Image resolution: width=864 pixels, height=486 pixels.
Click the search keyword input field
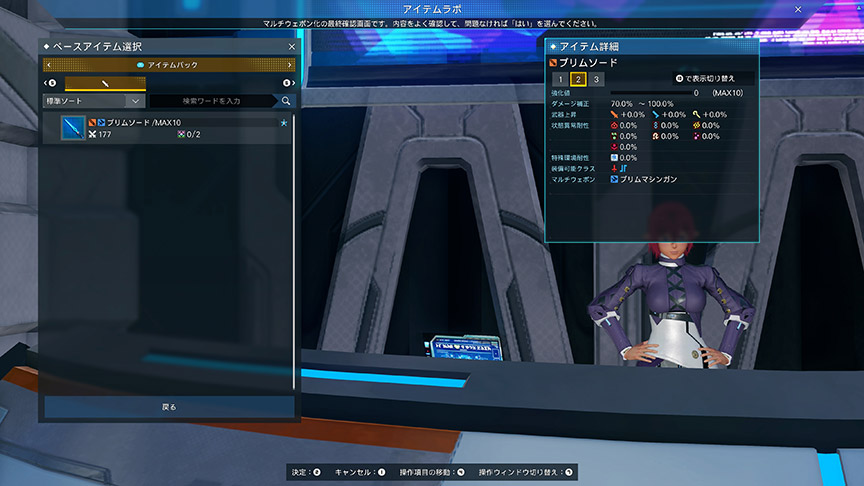[213, 101]
